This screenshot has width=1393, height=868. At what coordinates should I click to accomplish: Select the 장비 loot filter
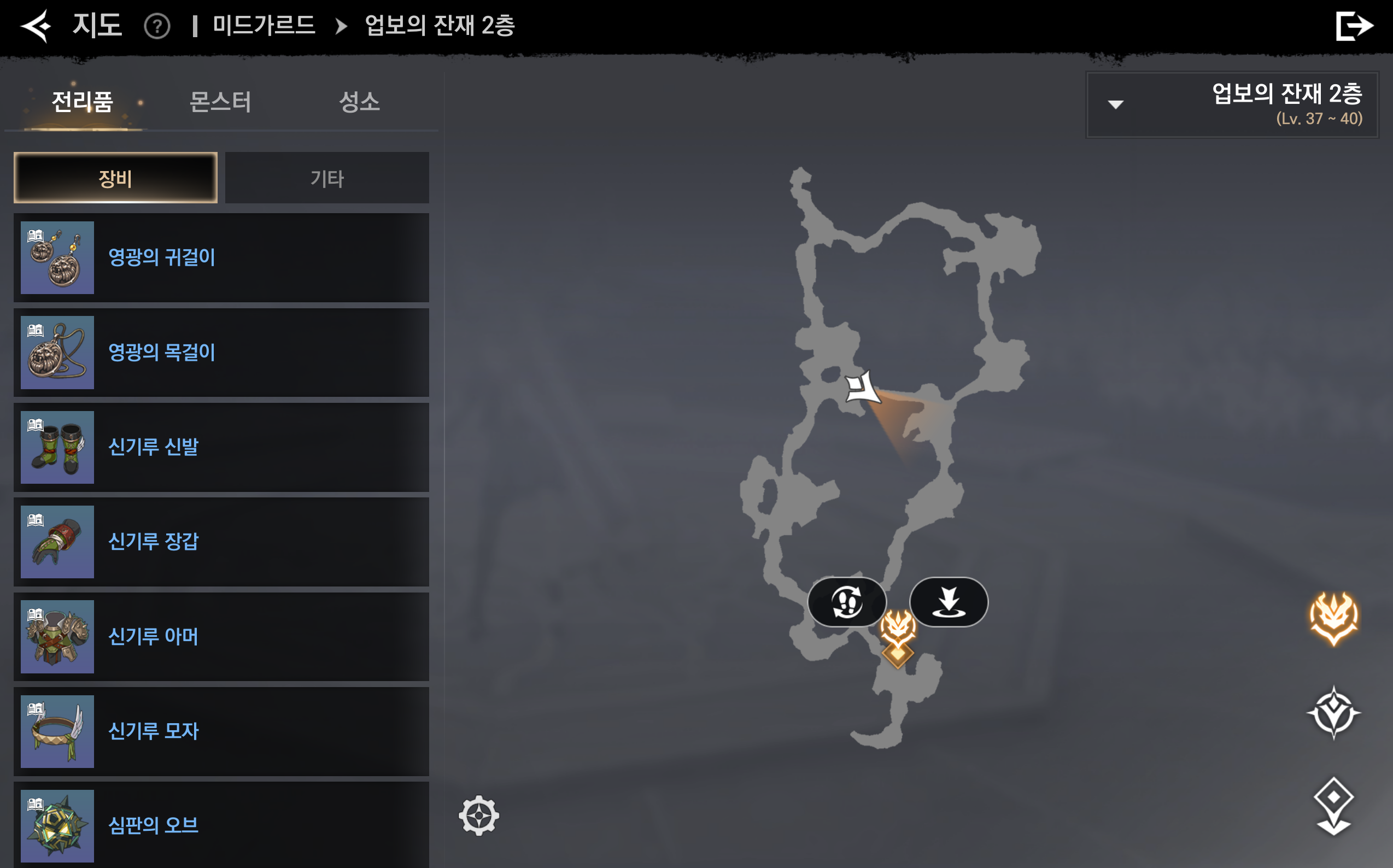pos(115,178)
